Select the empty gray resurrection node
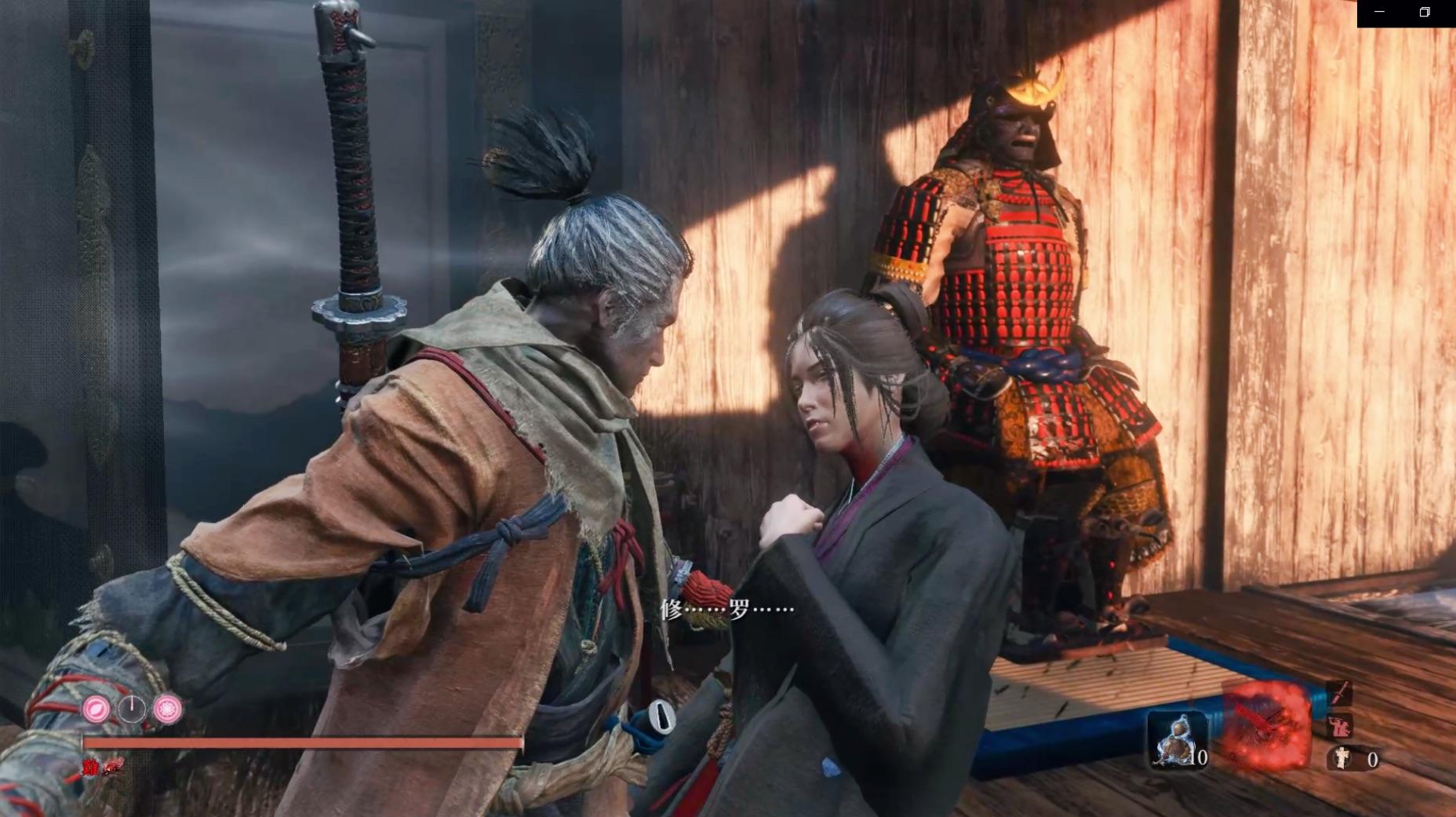Viewport: 1456px width, 817px height. click(x=132, y=709)
